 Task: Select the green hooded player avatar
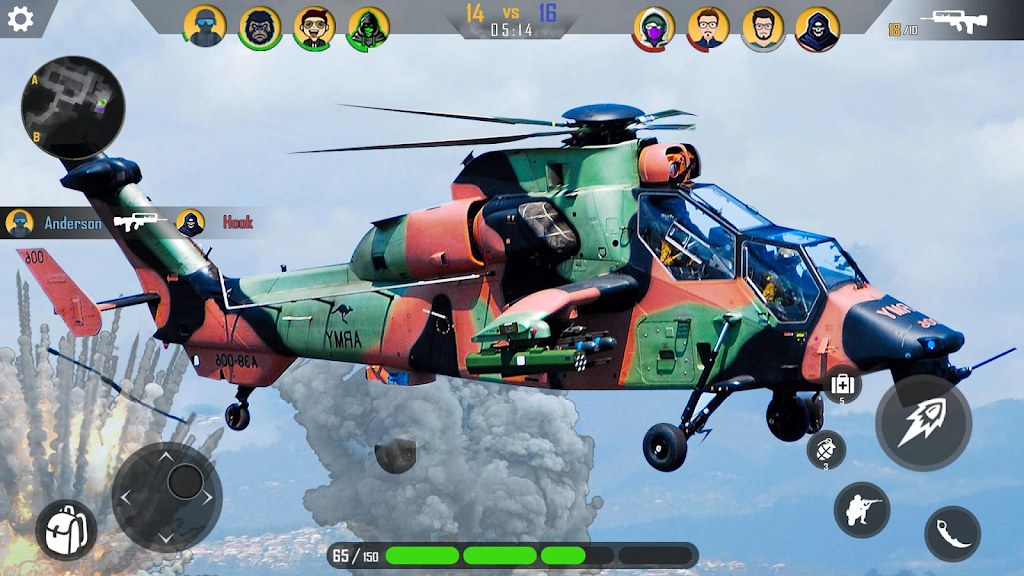coord(368,28)
